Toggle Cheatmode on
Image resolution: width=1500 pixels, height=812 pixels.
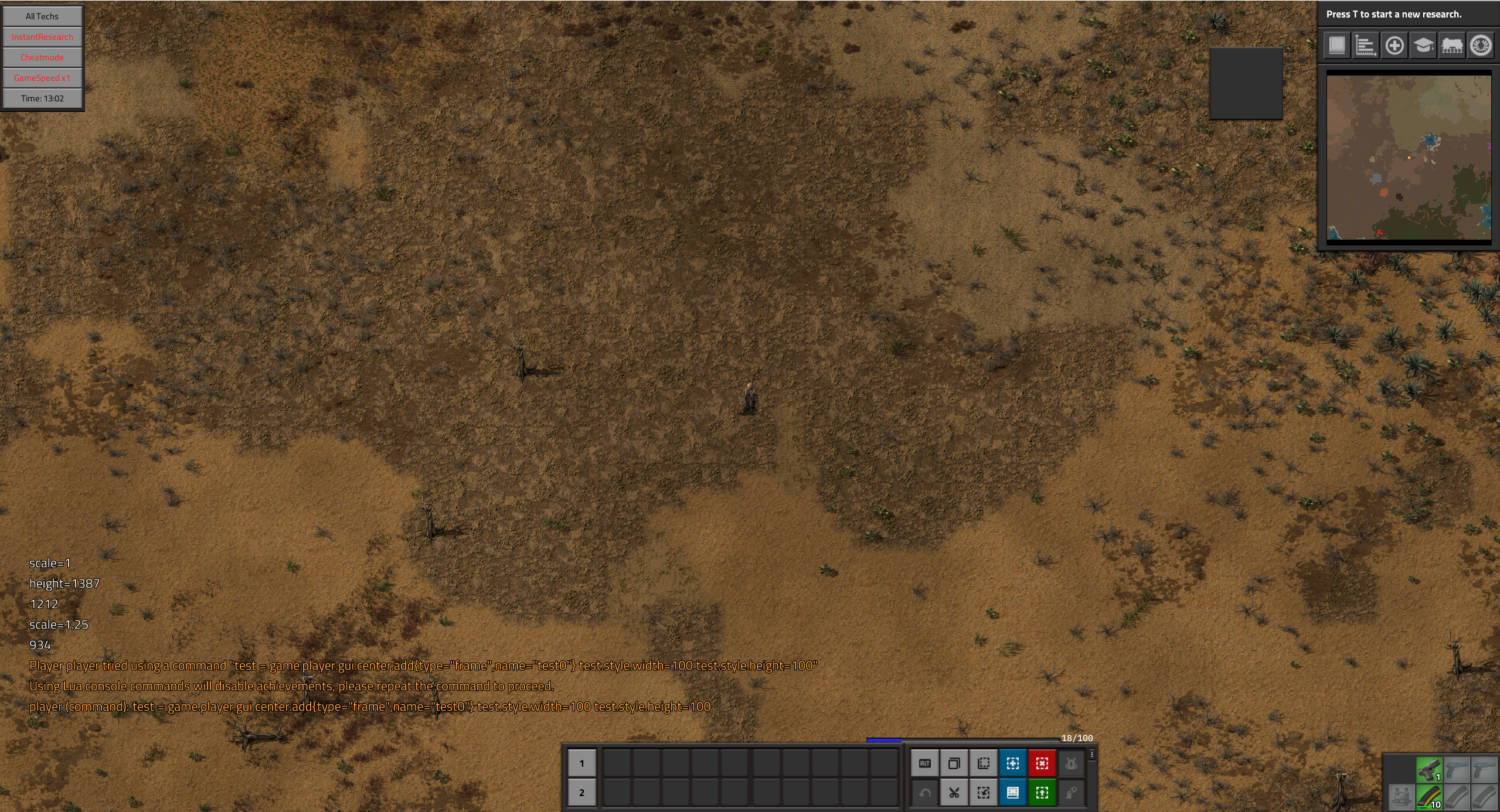tap(42, 57)
